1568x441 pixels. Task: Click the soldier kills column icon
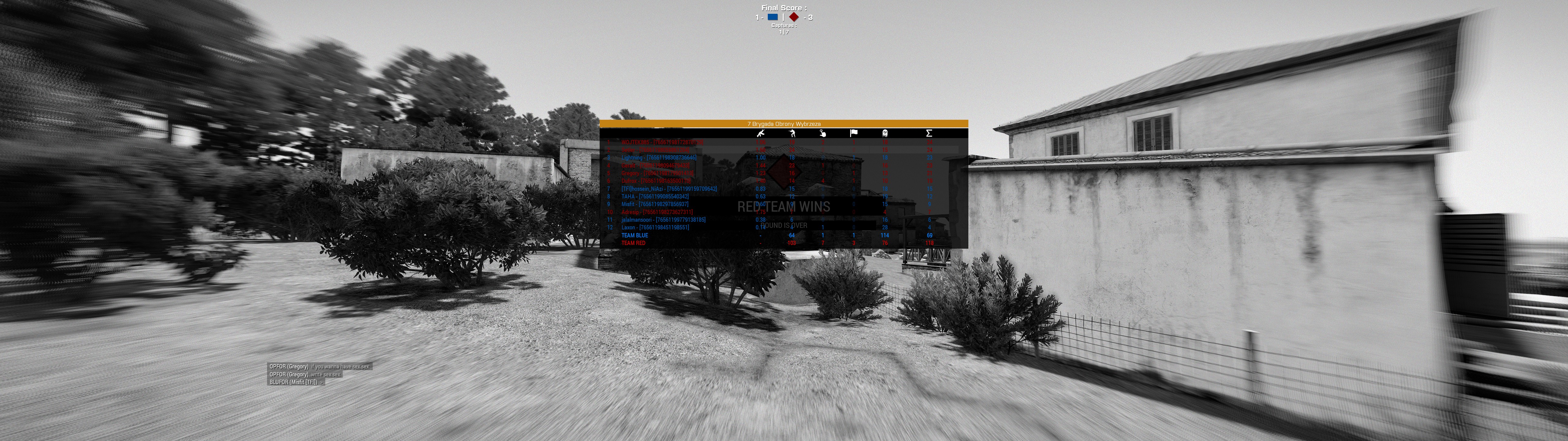point(792,133)
